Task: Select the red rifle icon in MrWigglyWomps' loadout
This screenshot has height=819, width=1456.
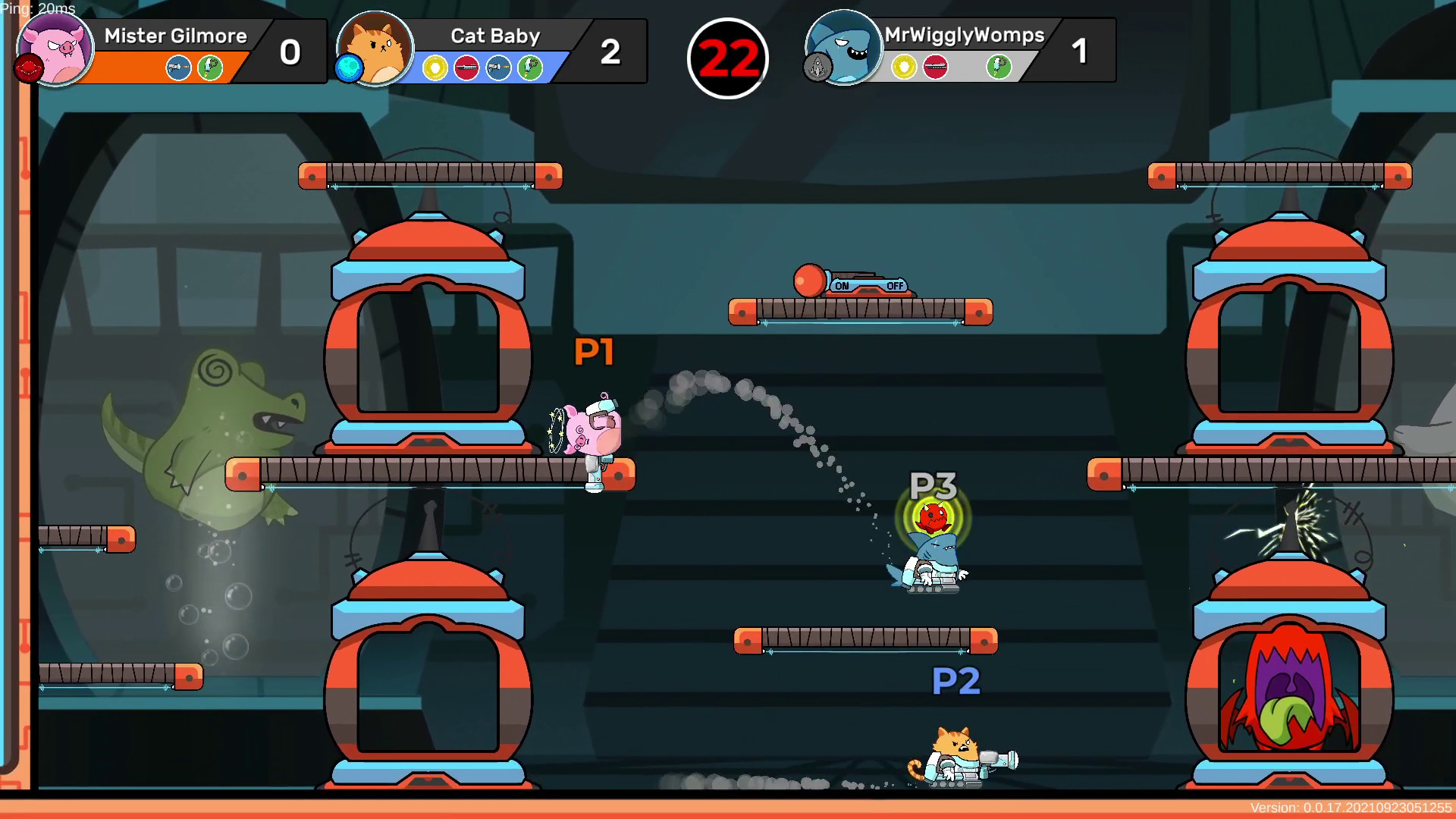Action: [x=937, y=67]
